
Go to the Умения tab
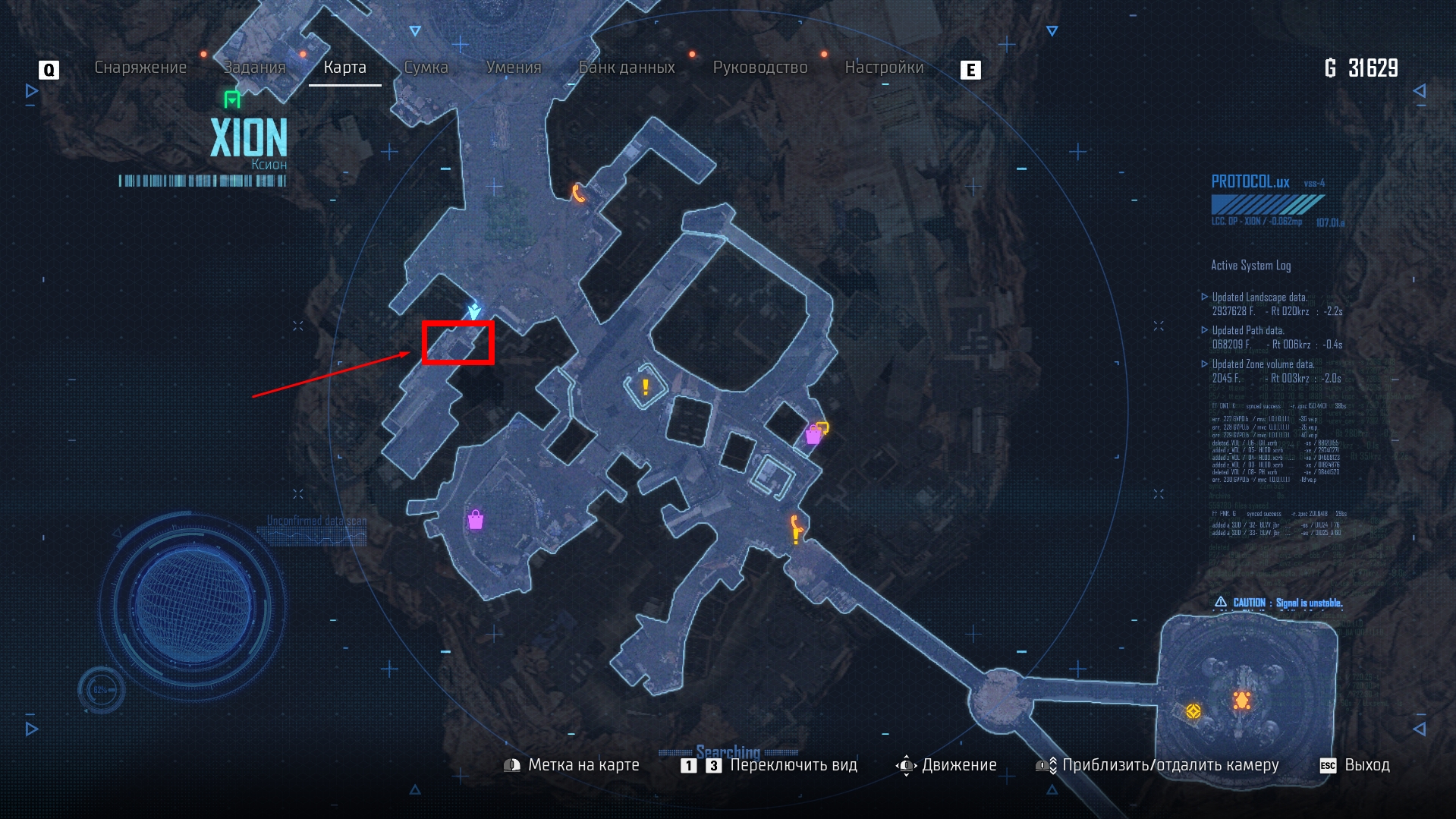[x=514, y=68]
